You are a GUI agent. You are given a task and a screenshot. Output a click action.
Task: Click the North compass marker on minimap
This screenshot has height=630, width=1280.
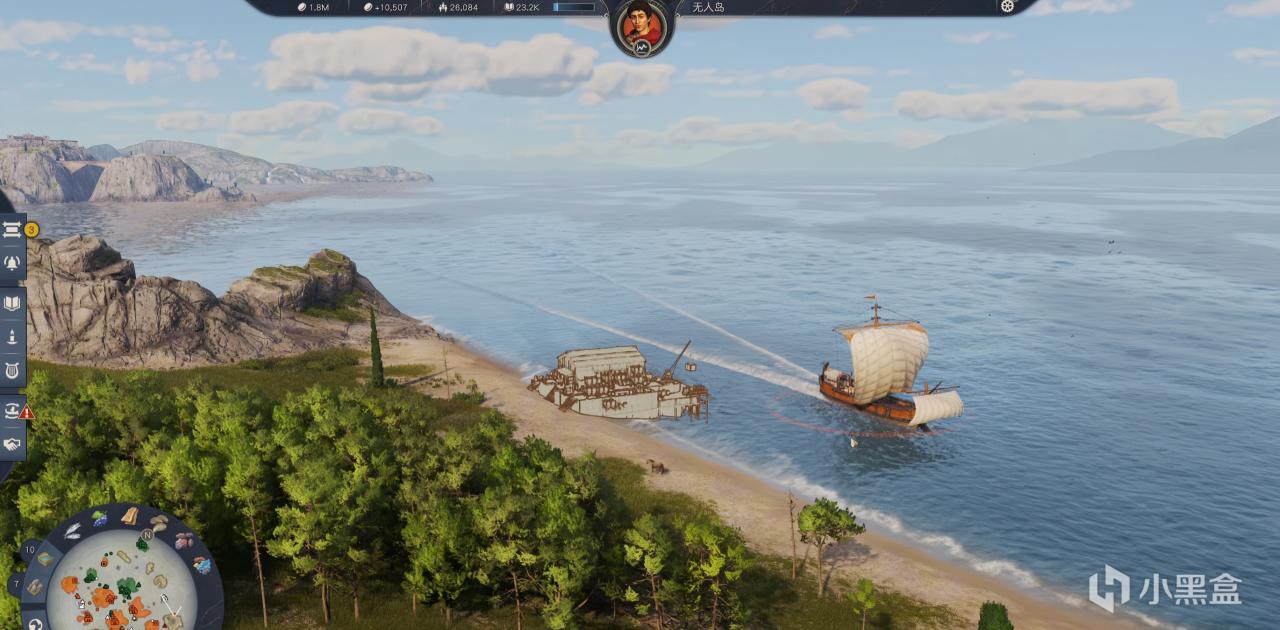click(146, 535)
